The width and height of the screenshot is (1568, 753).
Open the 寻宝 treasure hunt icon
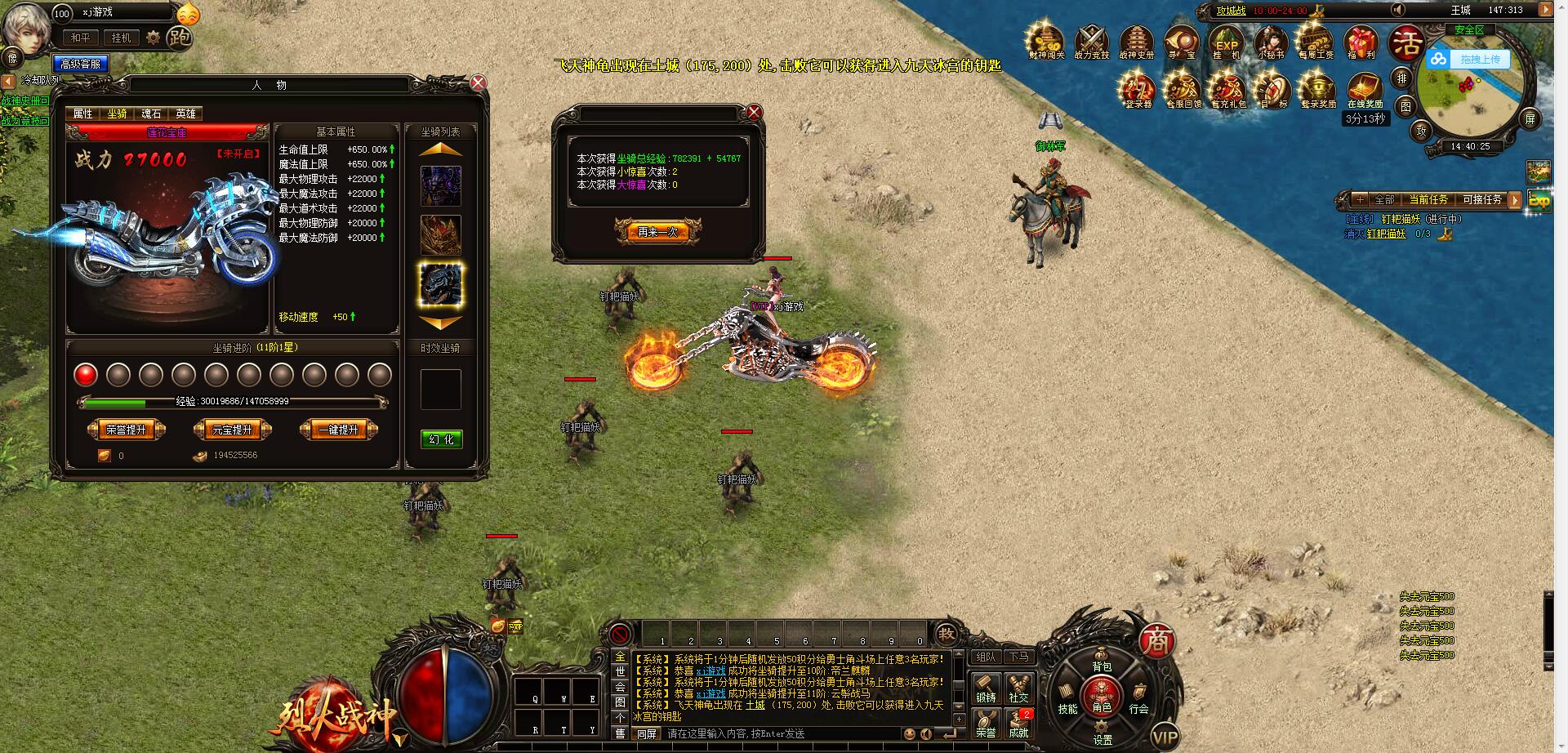1181,42
